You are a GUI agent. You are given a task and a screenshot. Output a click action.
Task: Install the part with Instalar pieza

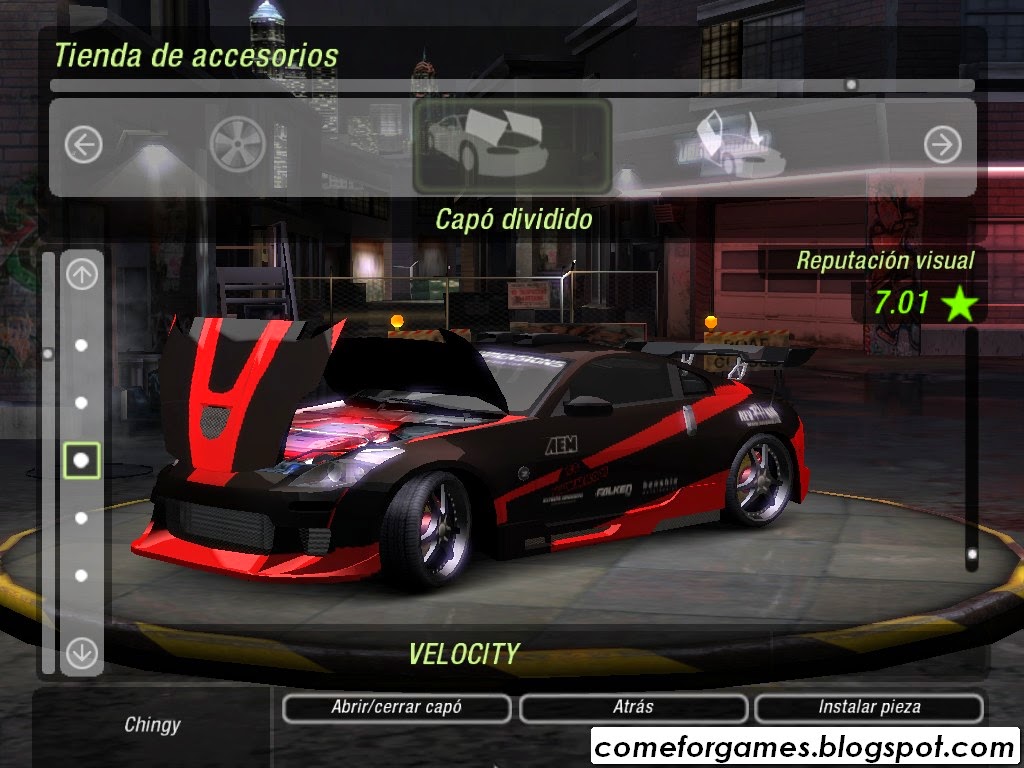point(869,707)
